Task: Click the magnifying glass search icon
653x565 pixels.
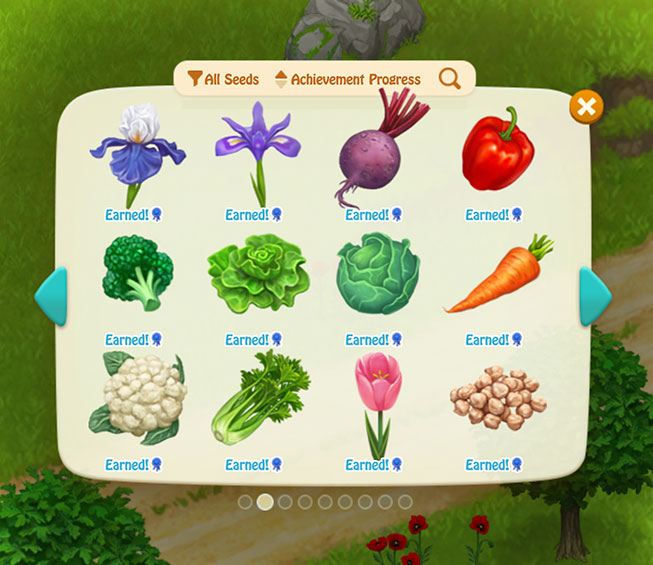Action: tap(450, 79)
